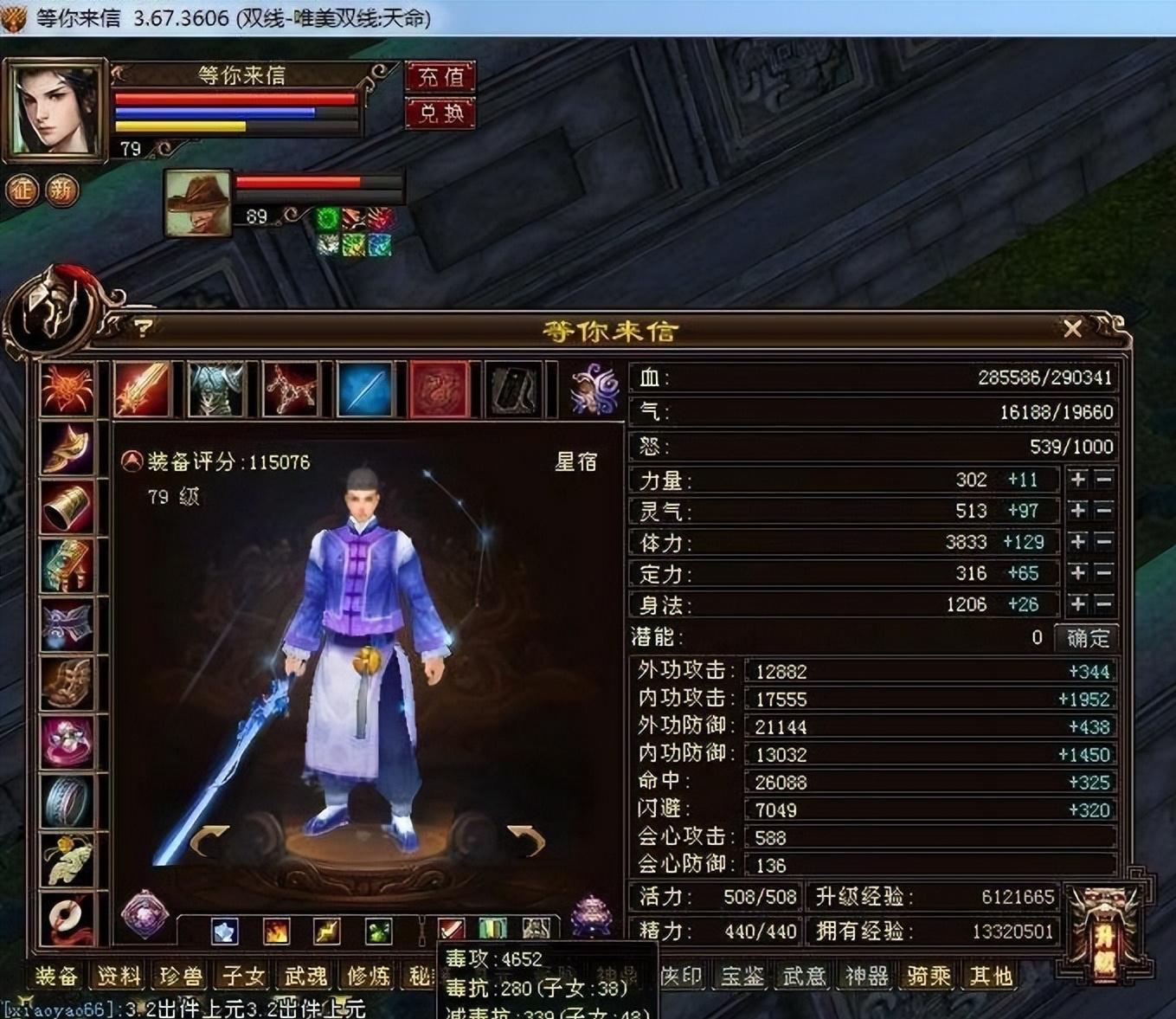Viewport: 1176px width, 1019px height.
Task: Click the 兑换 exchange button
Action: pos(440,113)
